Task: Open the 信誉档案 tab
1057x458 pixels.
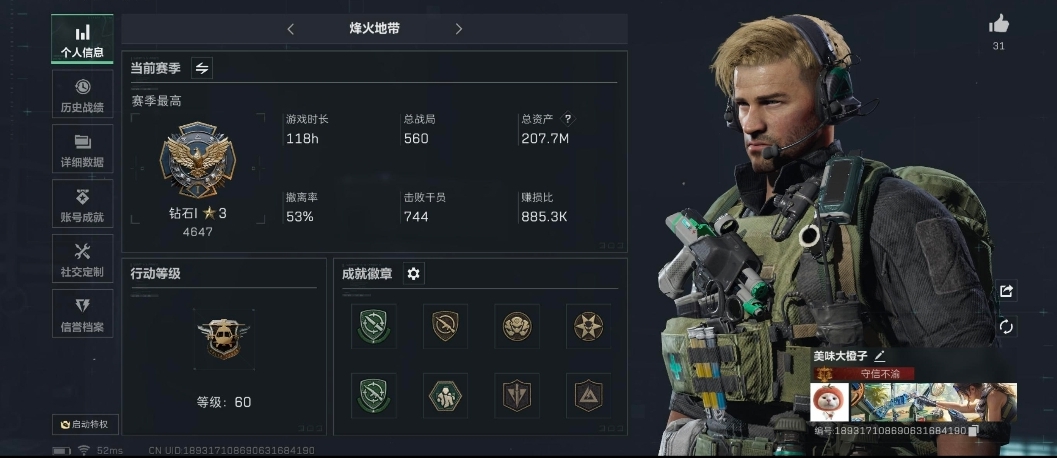Action: tap(82, 315)
